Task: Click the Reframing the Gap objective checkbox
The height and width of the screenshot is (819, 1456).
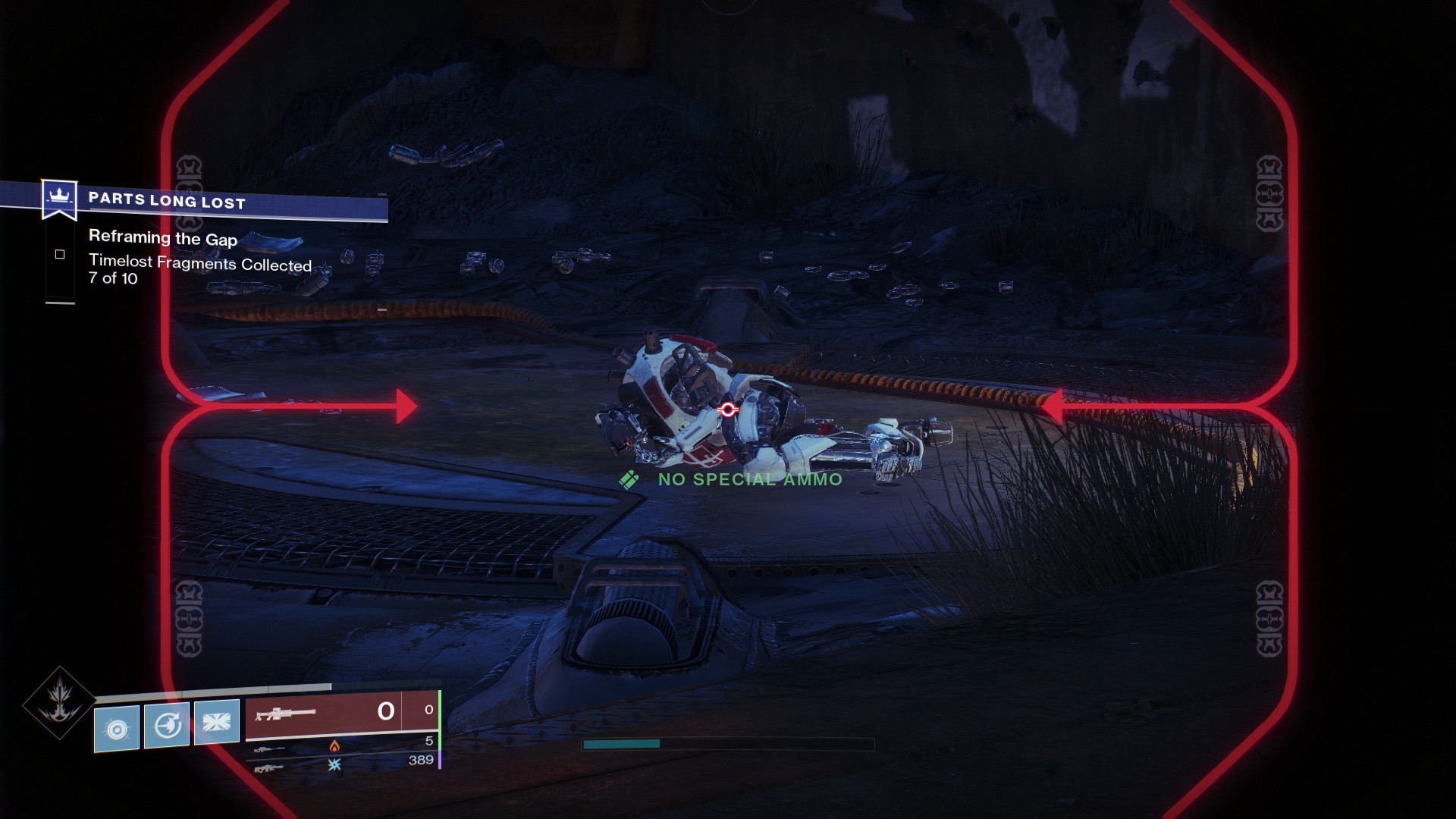Action: pos(60,255)
